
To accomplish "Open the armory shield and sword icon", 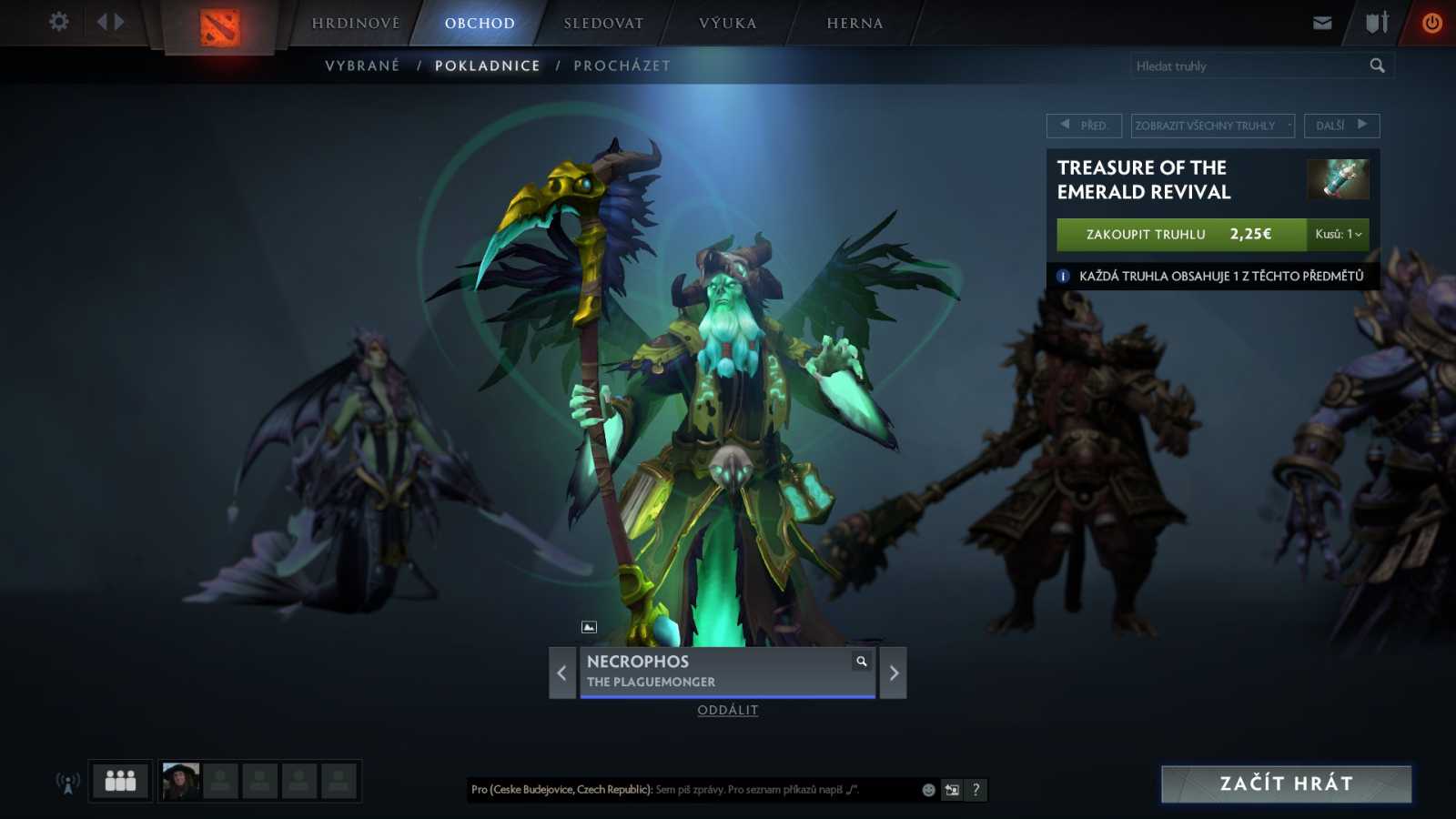I will (1374, 22).
